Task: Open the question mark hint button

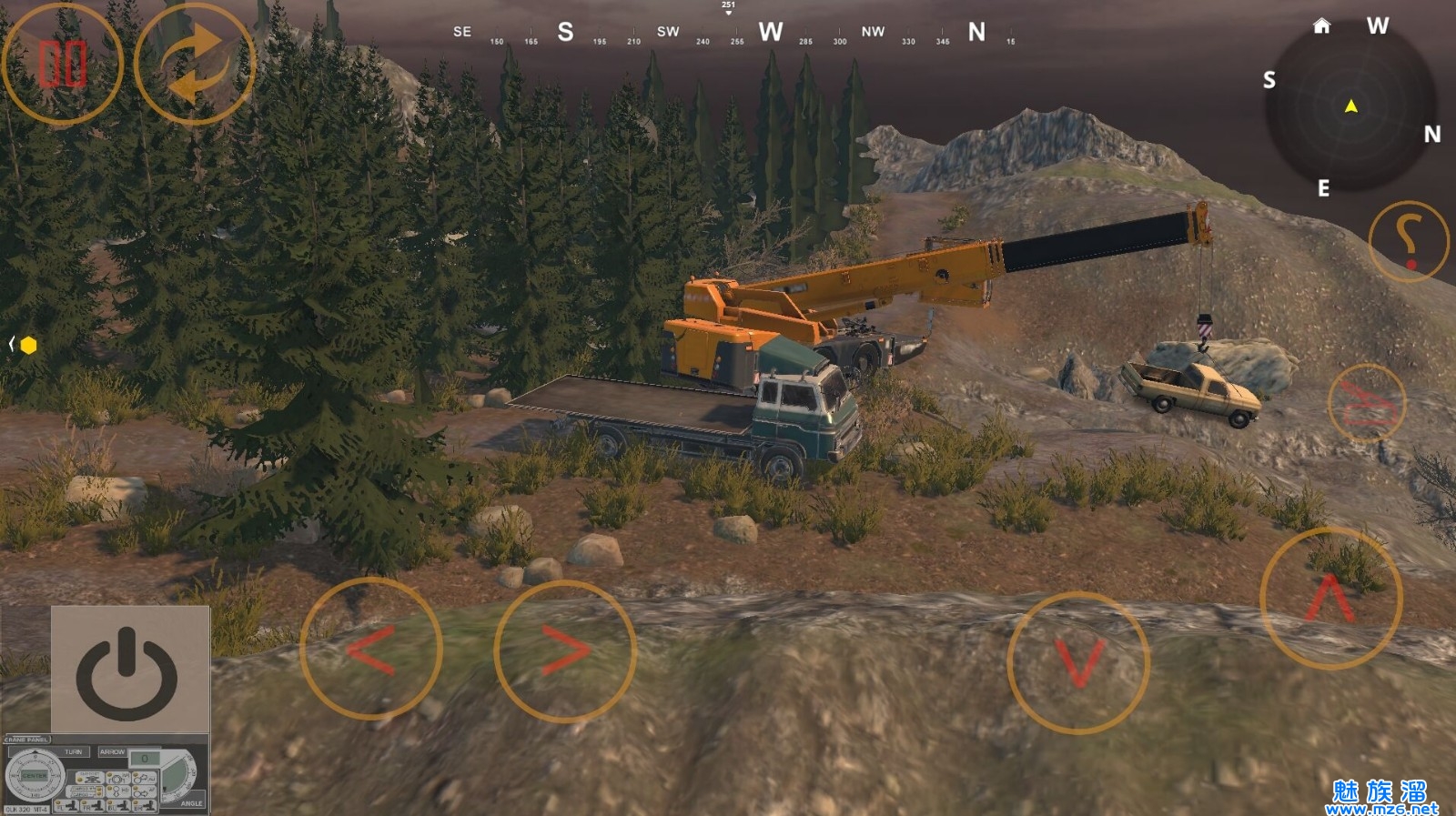Action: coord(1408,241)
